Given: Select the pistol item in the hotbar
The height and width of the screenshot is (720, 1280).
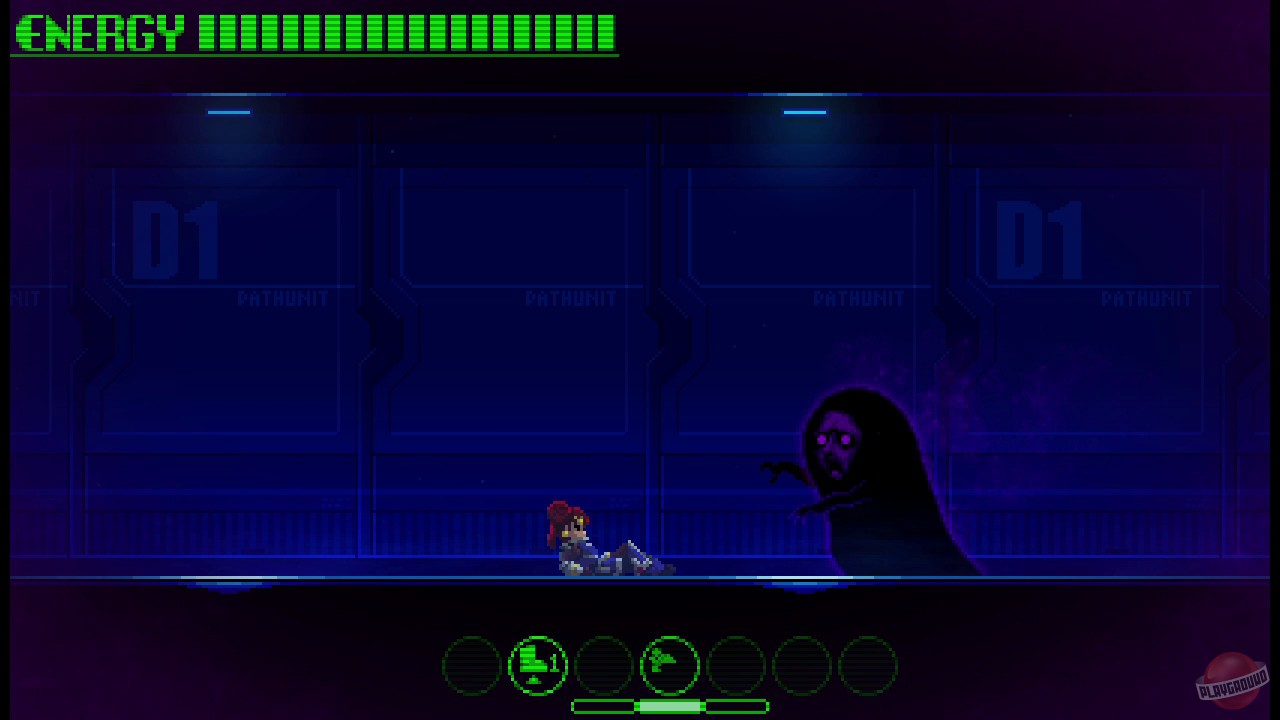Looking at the screenshot, I should click(x=670, y=664).
